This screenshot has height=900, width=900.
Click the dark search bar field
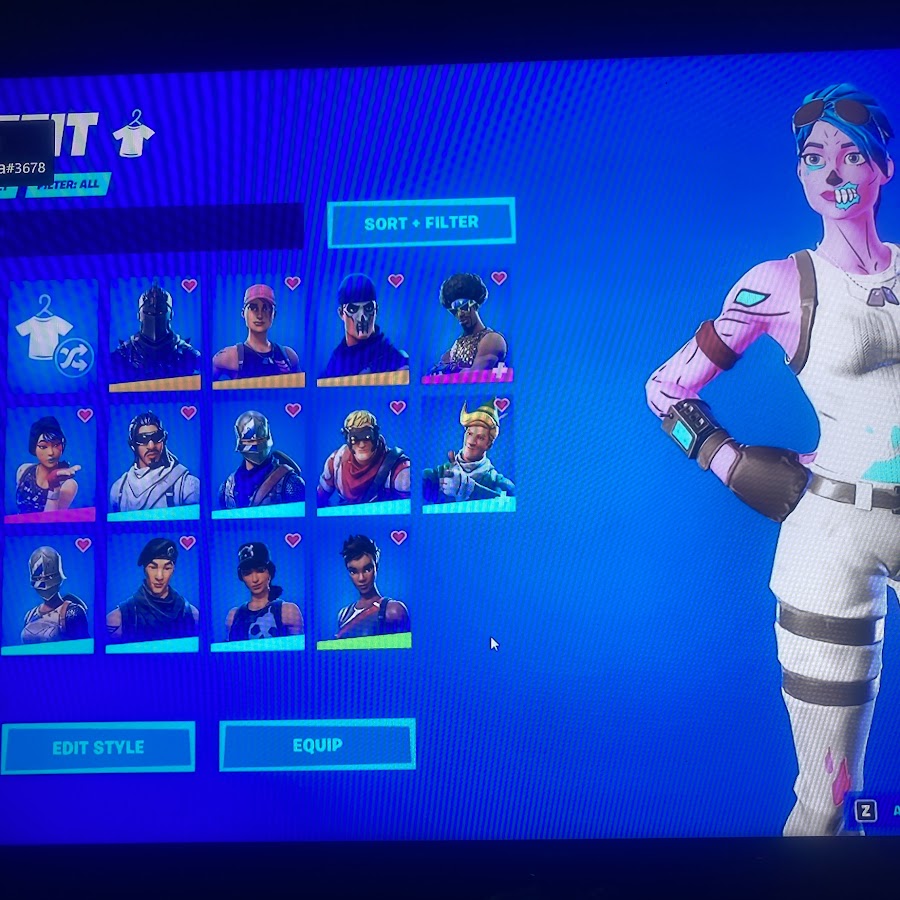click(150, 227)
